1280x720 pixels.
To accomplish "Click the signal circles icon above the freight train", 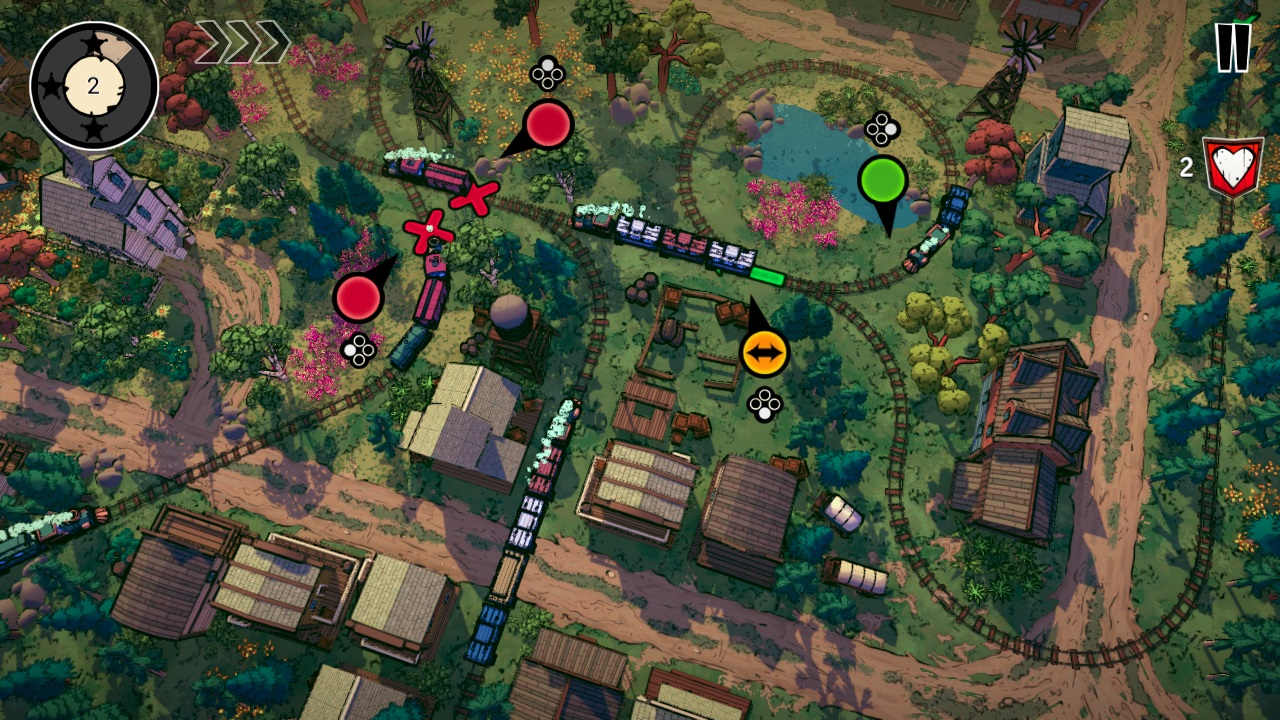I will [x=548, y=73].
